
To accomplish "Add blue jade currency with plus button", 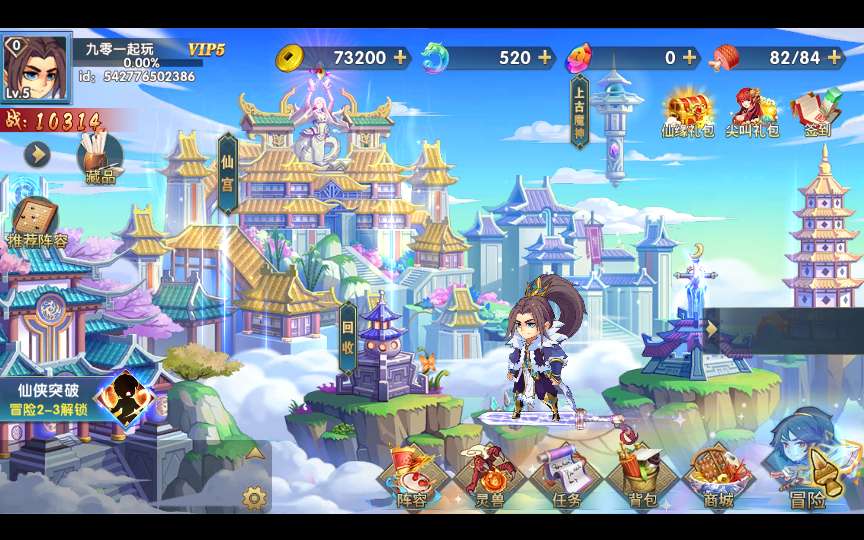I will pos(545,58).
